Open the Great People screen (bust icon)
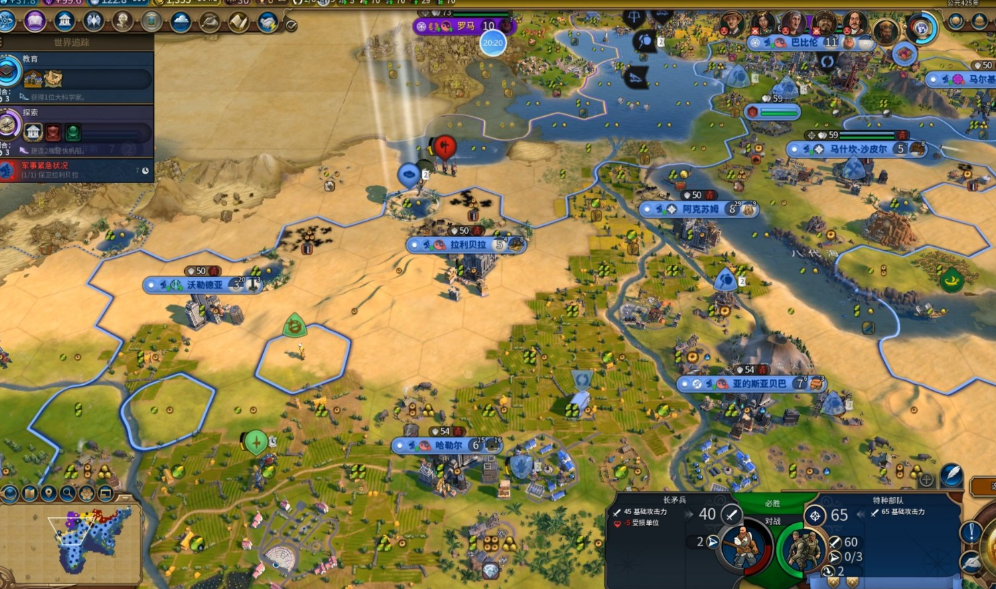The image size is (996, 589). tap(123, 21)
